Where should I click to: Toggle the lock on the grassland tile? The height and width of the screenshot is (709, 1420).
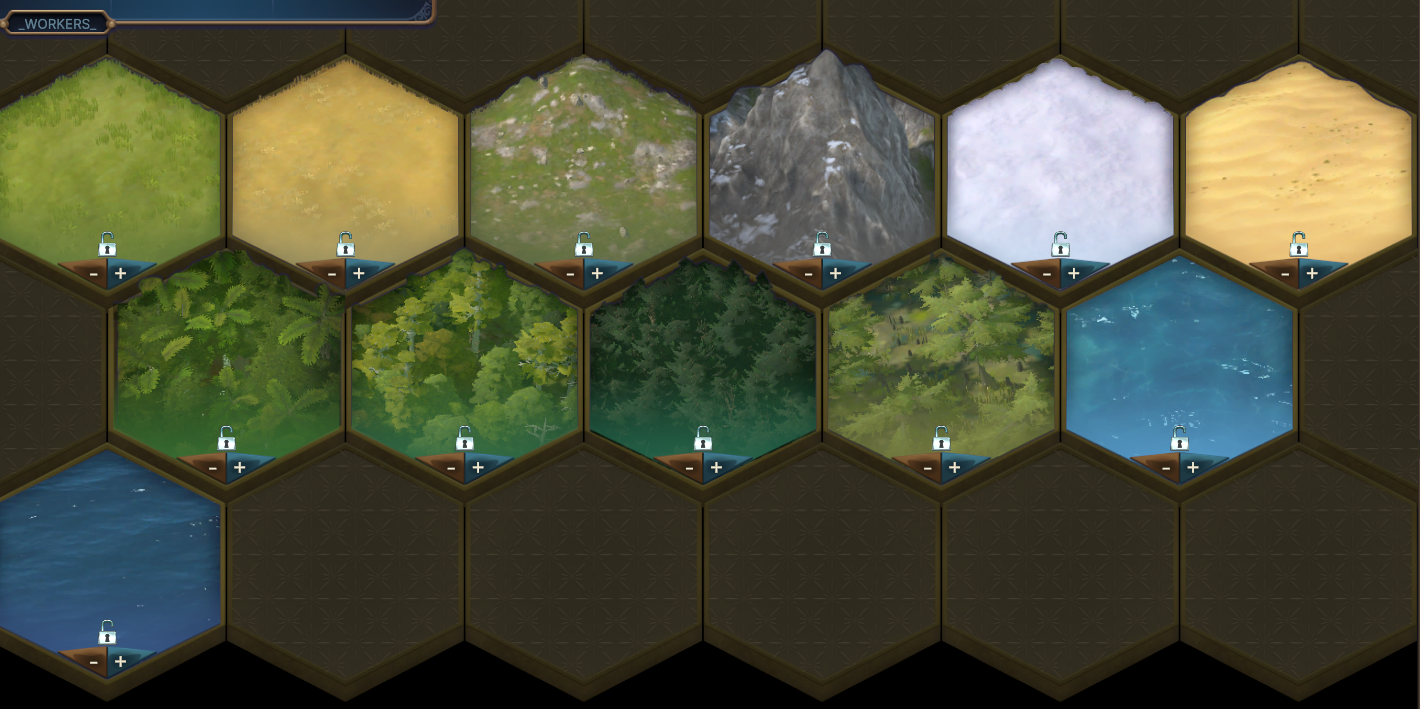107,245
